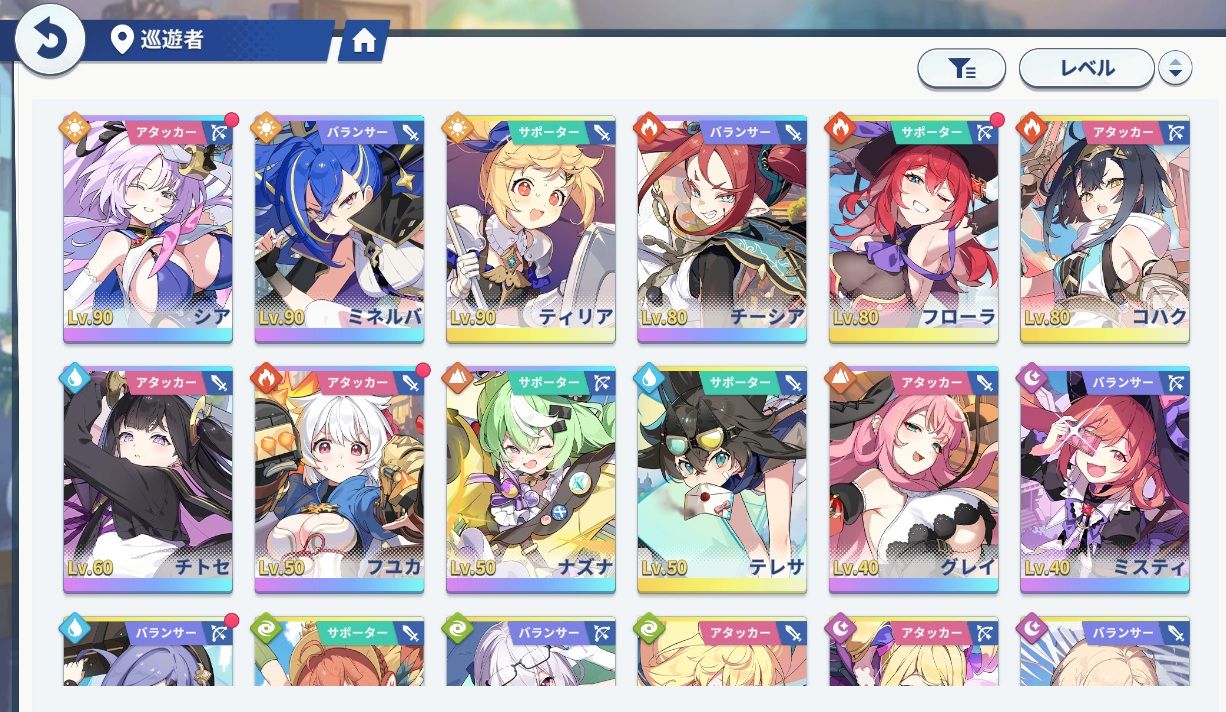The image size is (1226, 712).
Task: Go back with the circular arrow button
Action: (48, 39)
